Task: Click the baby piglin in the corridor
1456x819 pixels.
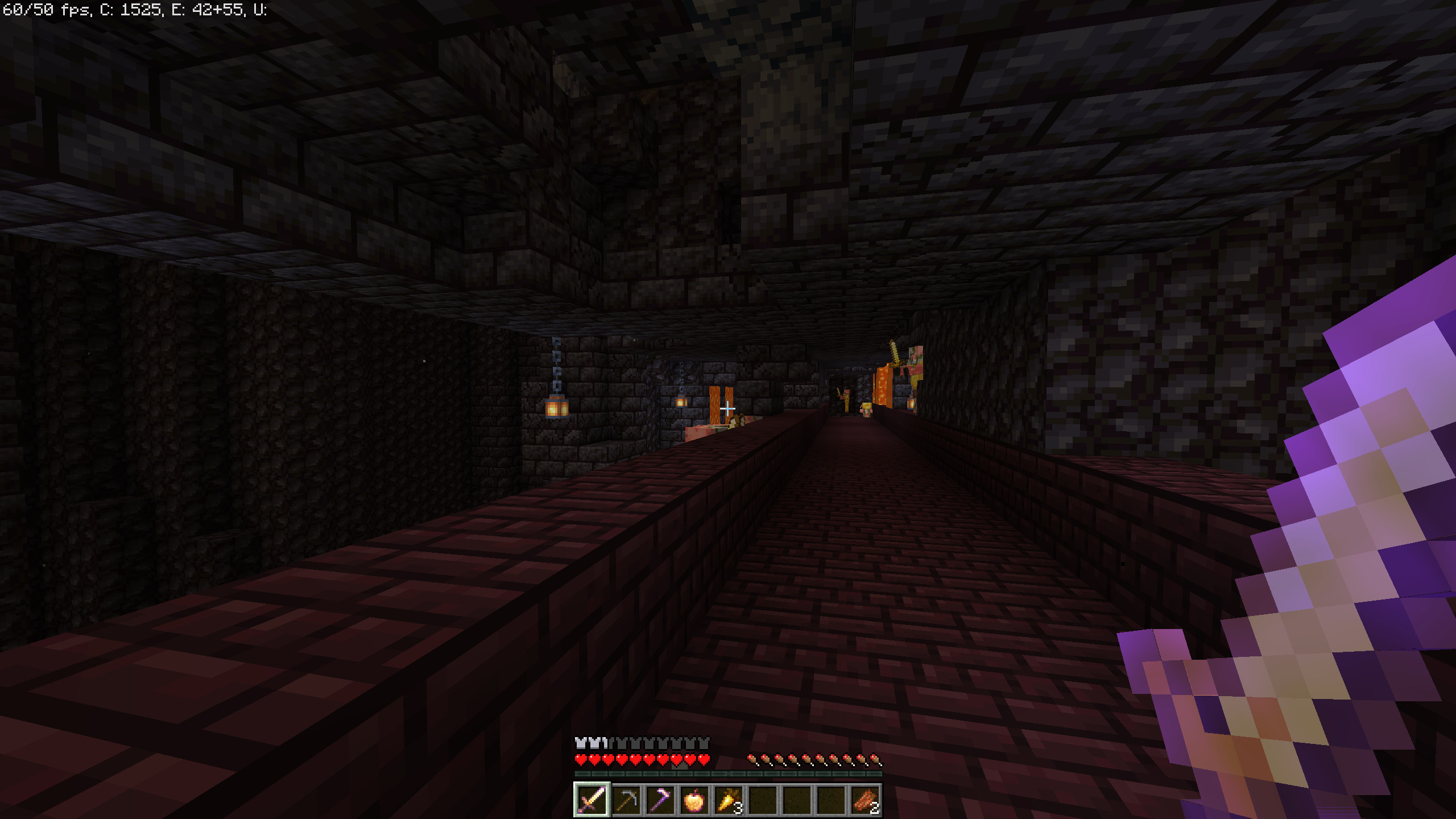Action: [x=867, y=411]
